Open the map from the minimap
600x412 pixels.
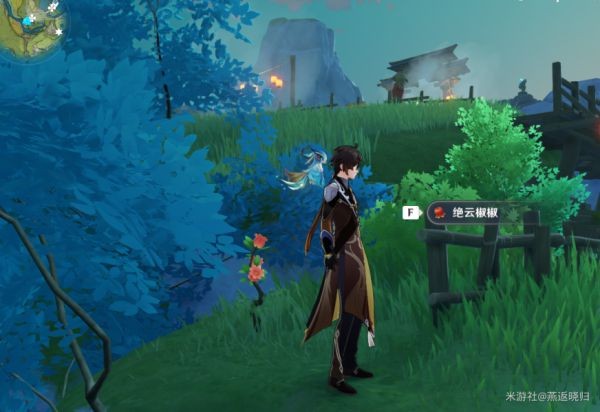click(x=30, y=28)
